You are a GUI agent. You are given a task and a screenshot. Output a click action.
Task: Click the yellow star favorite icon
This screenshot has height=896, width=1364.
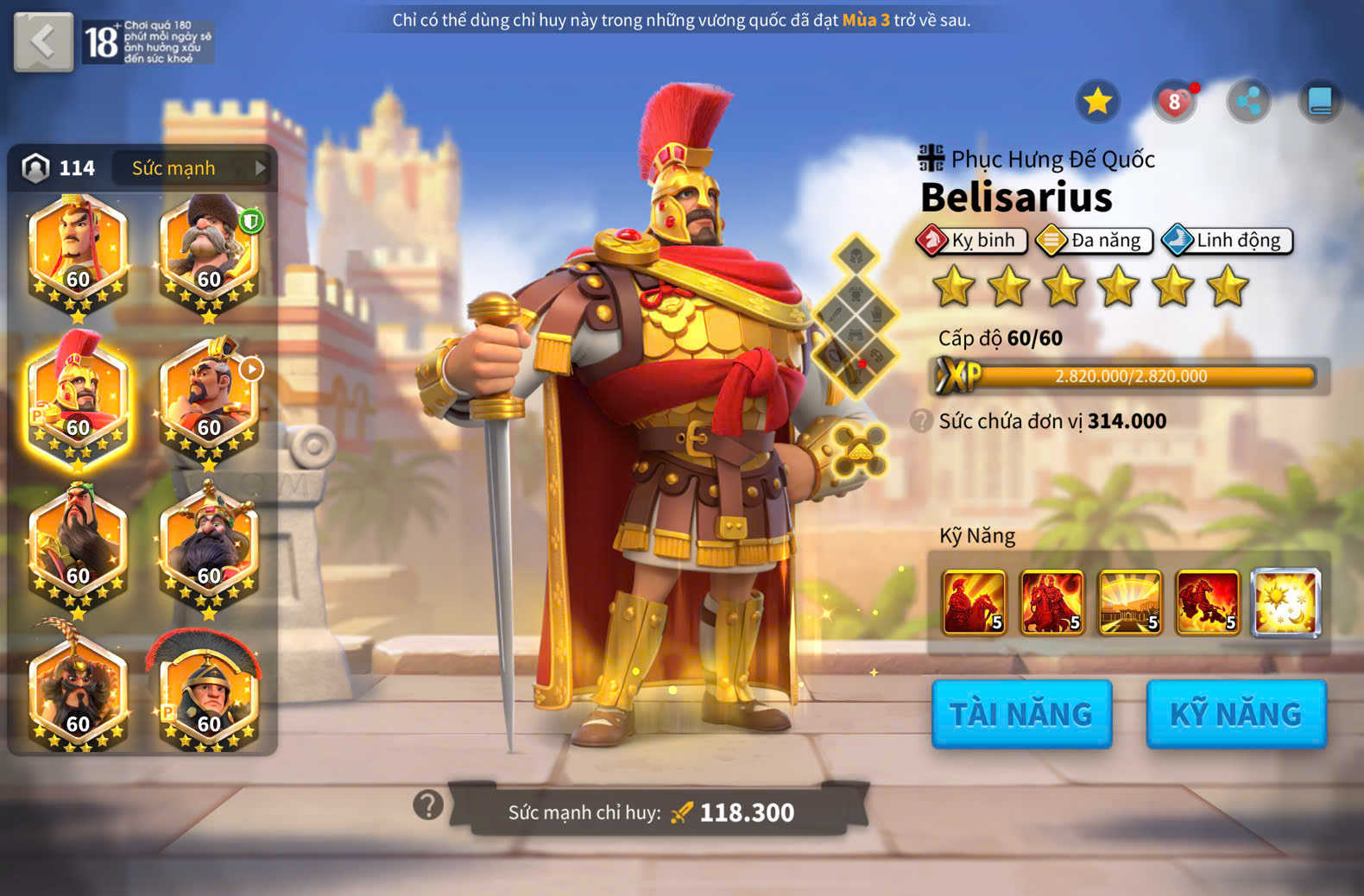[1097, 102]
